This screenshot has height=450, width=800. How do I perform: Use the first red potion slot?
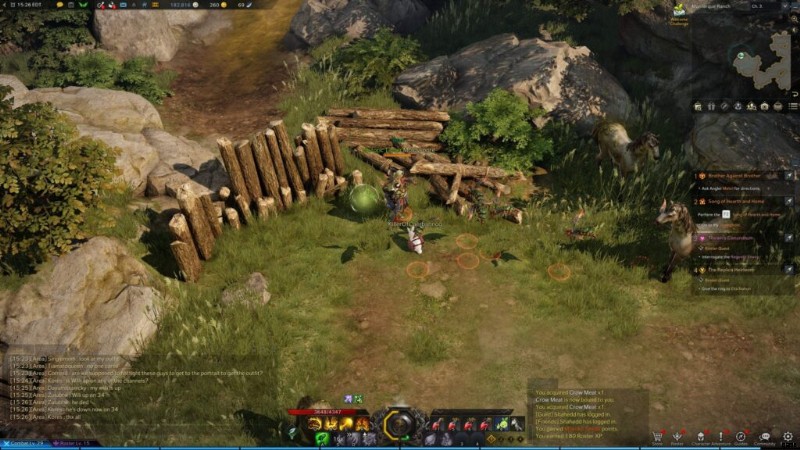click(x=437, y=424)
